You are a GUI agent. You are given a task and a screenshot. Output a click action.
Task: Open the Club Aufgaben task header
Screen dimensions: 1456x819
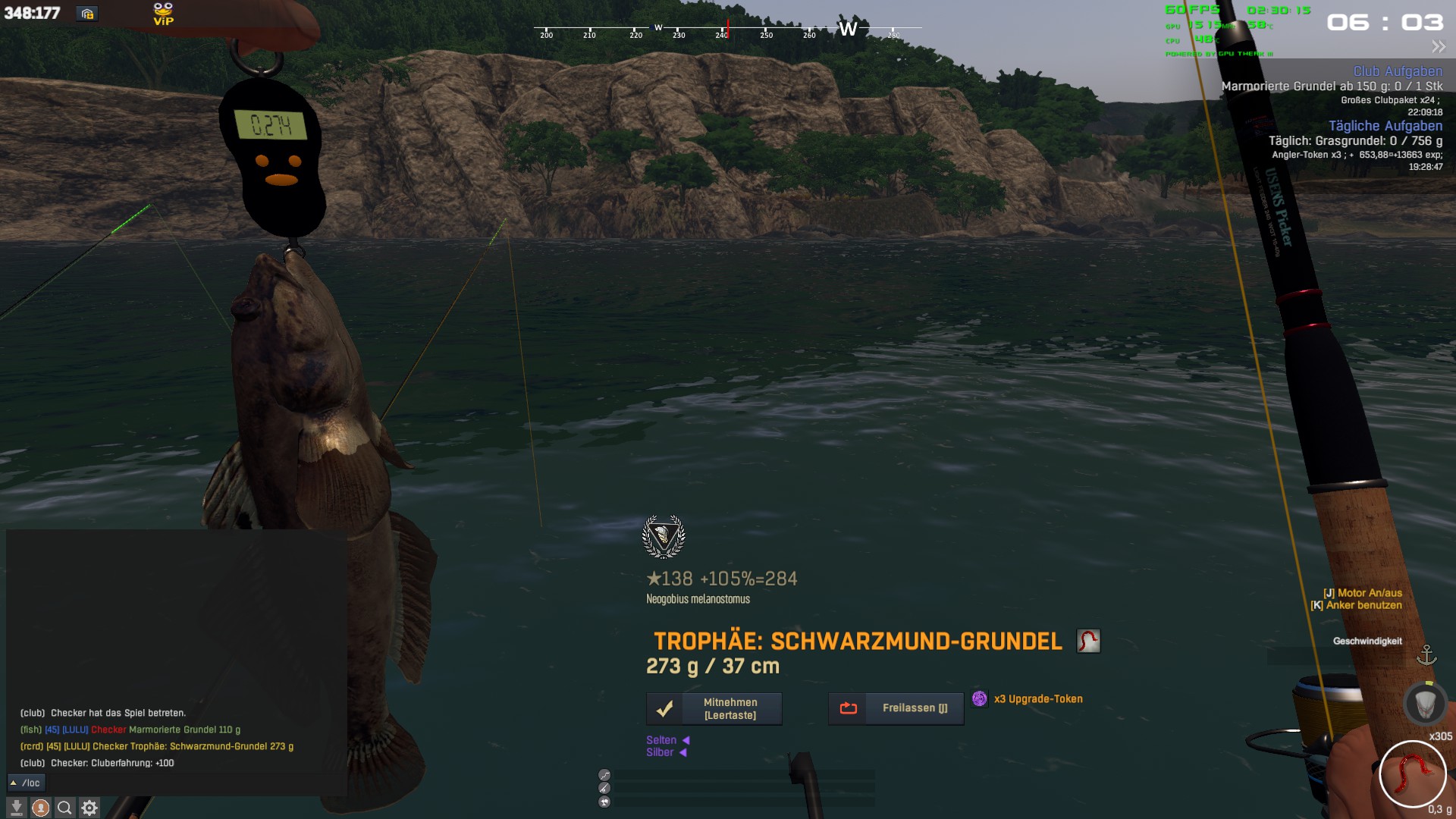coord(1398,71)
